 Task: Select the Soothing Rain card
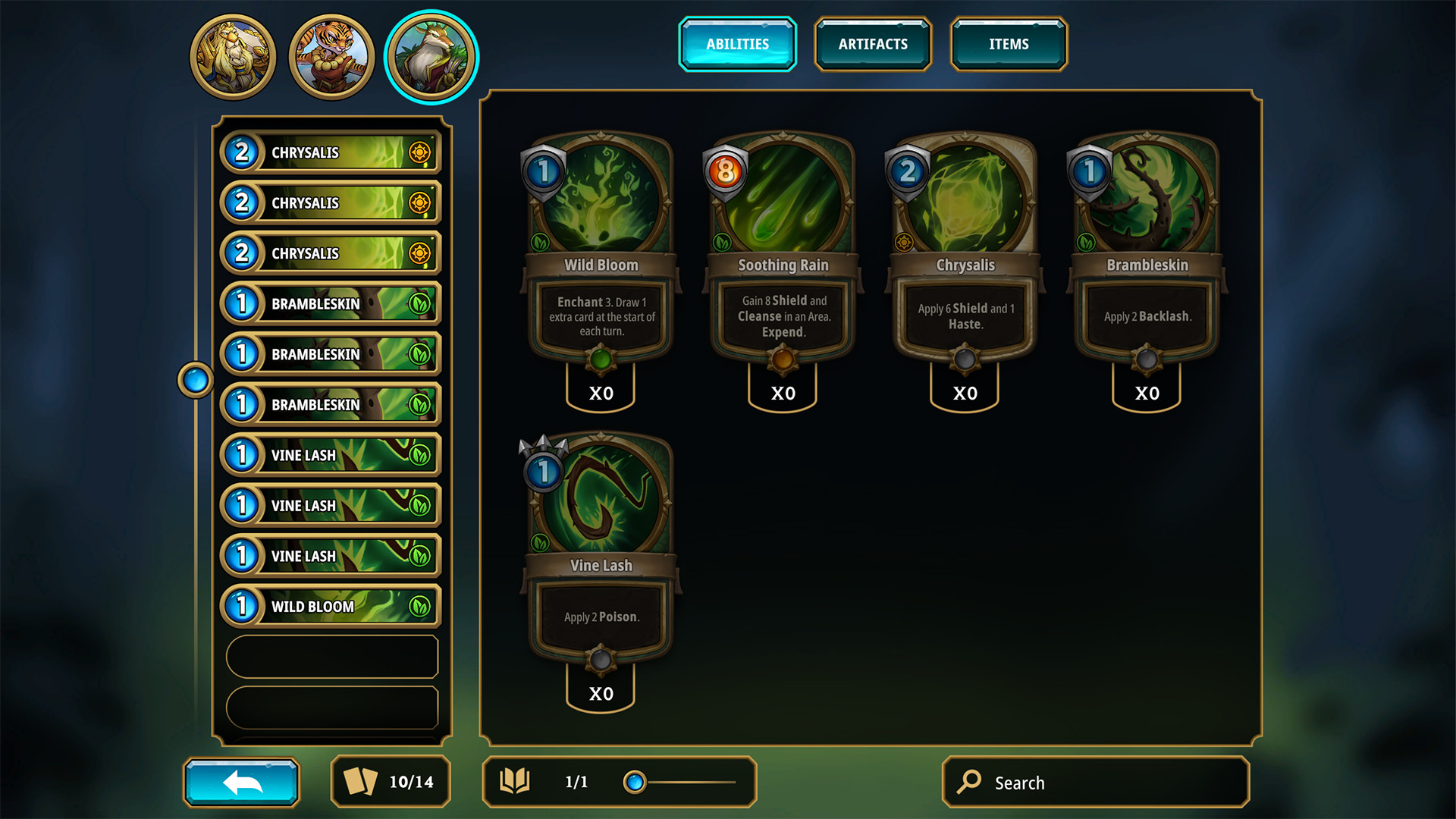click(783, 250)
